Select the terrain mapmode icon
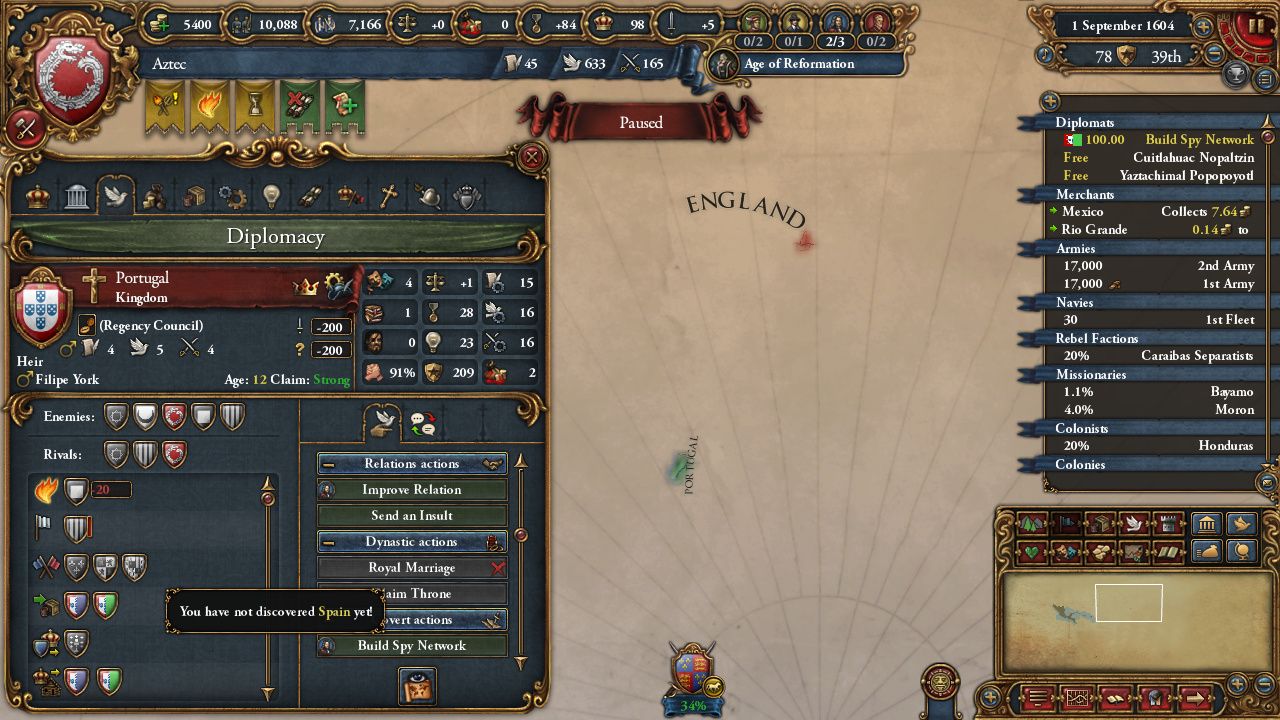The image size is (1280, 720). tap(1032, 523)
